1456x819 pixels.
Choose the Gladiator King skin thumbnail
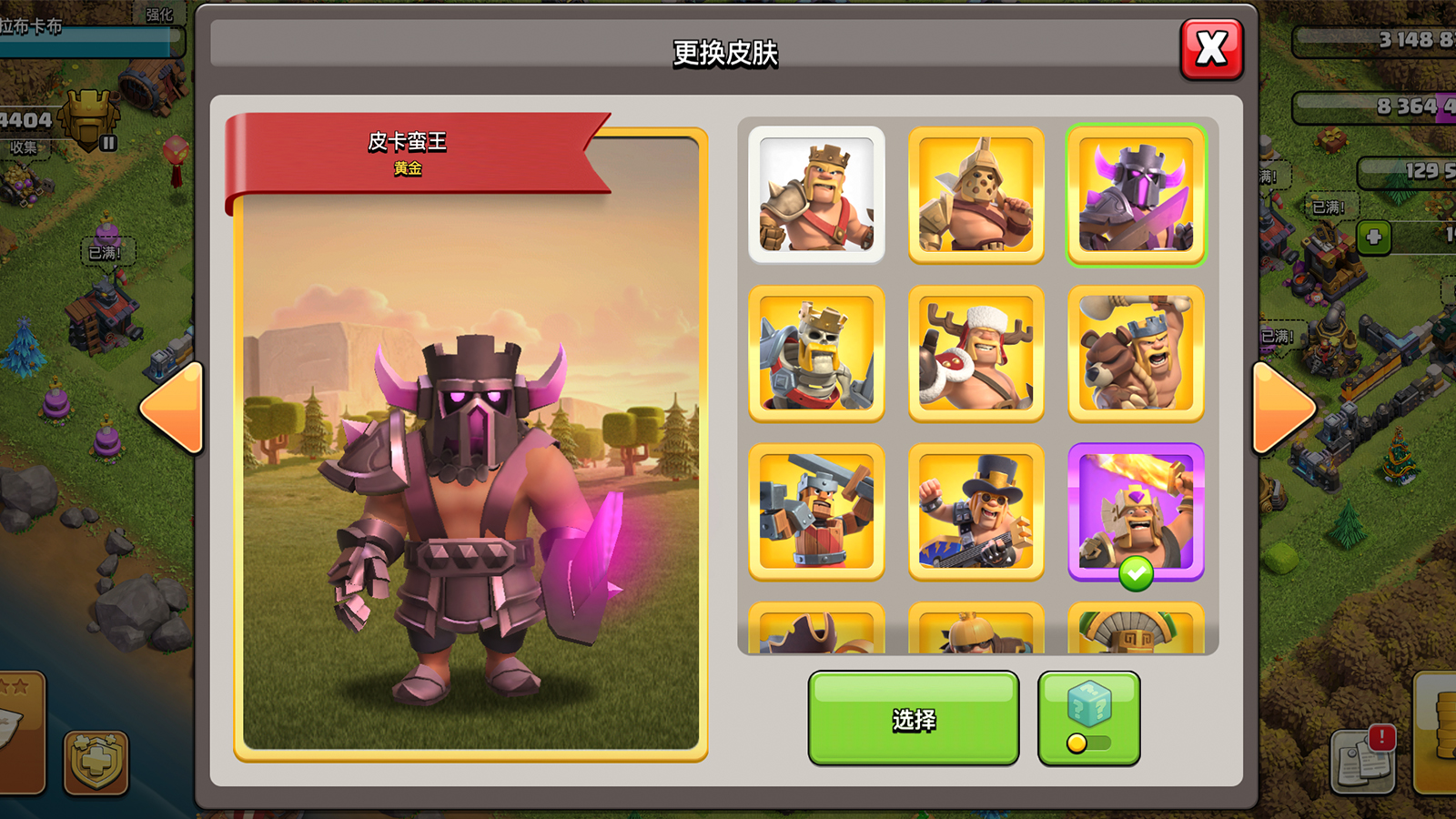(x=976, y=195)
